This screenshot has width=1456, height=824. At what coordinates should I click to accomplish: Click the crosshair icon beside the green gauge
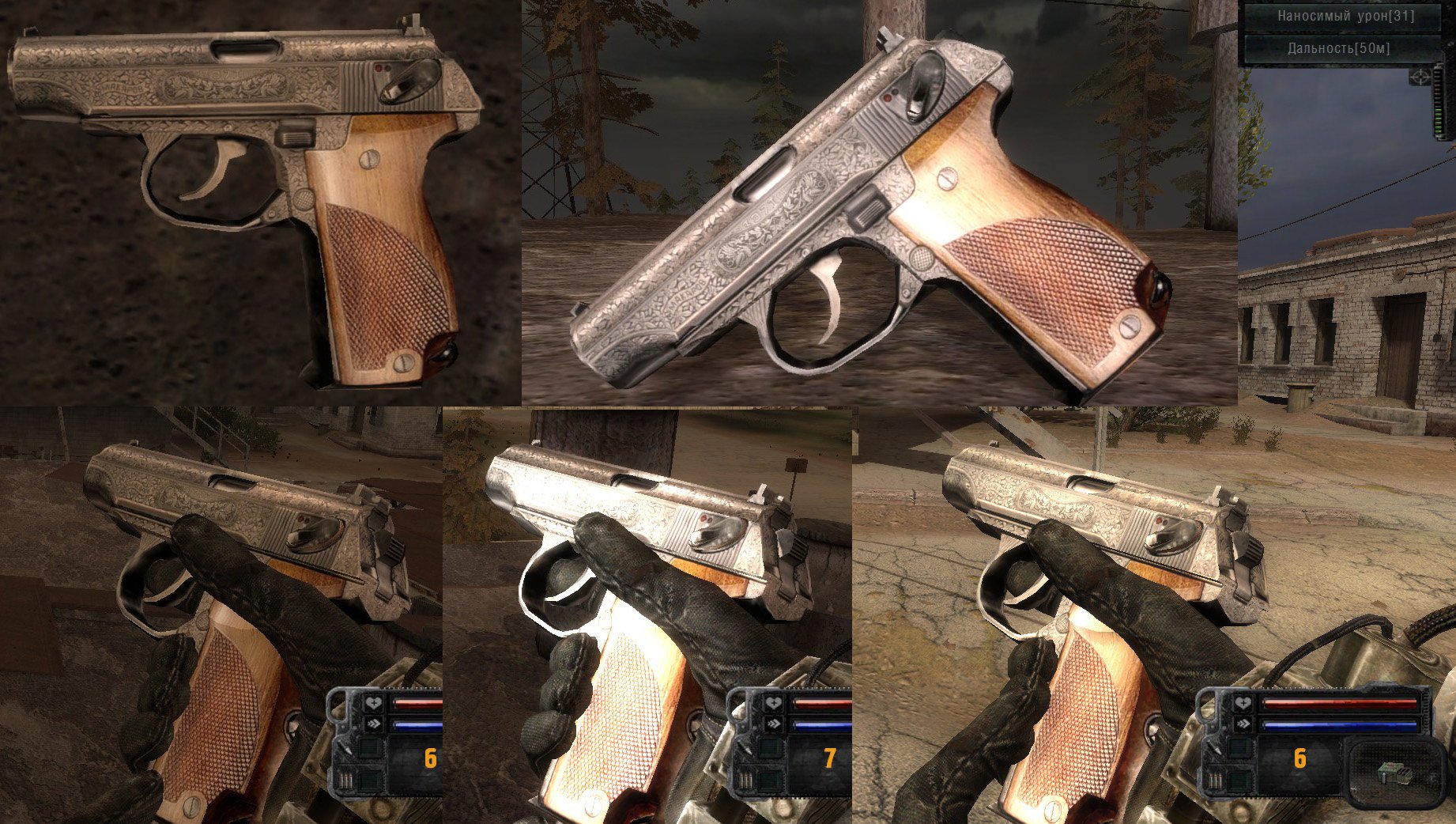click(1420, 77)
